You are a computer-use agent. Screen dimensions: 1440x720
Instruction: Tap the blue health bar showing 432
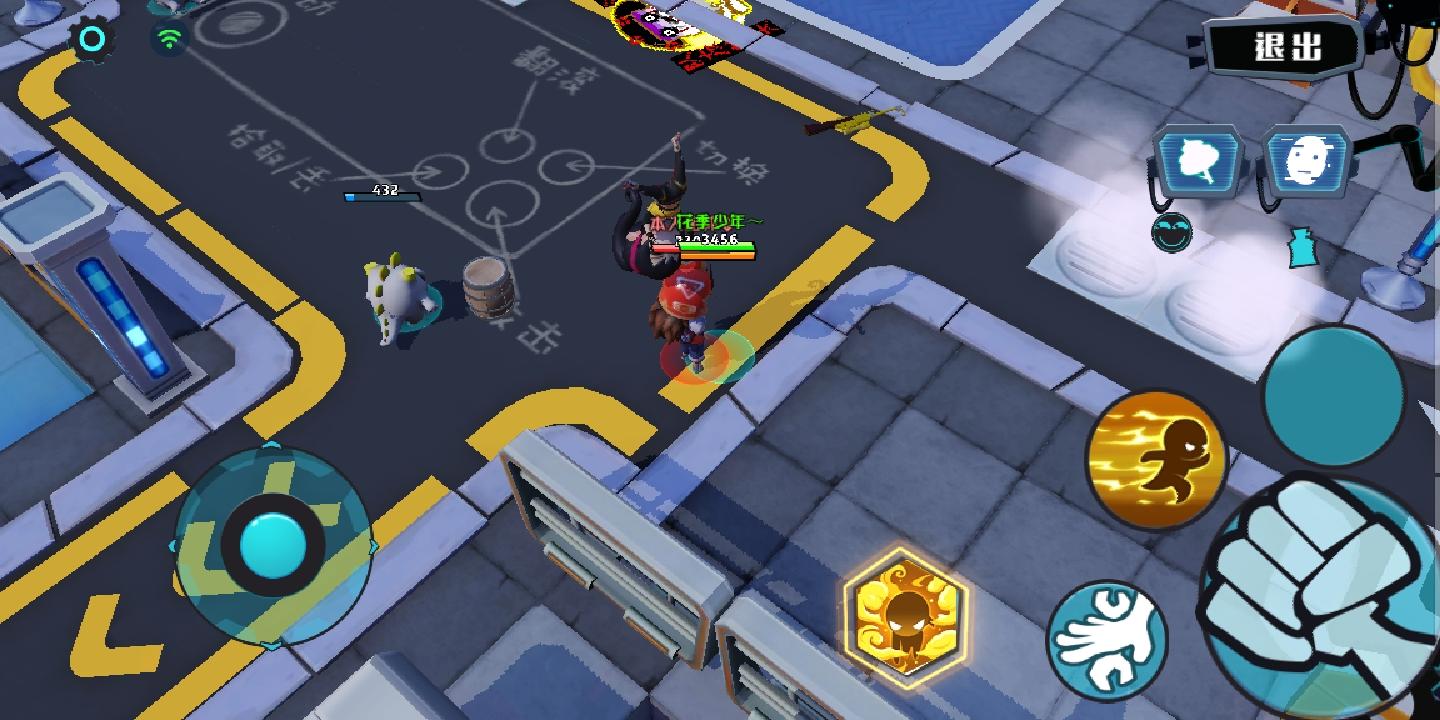(x=384, y=196)
